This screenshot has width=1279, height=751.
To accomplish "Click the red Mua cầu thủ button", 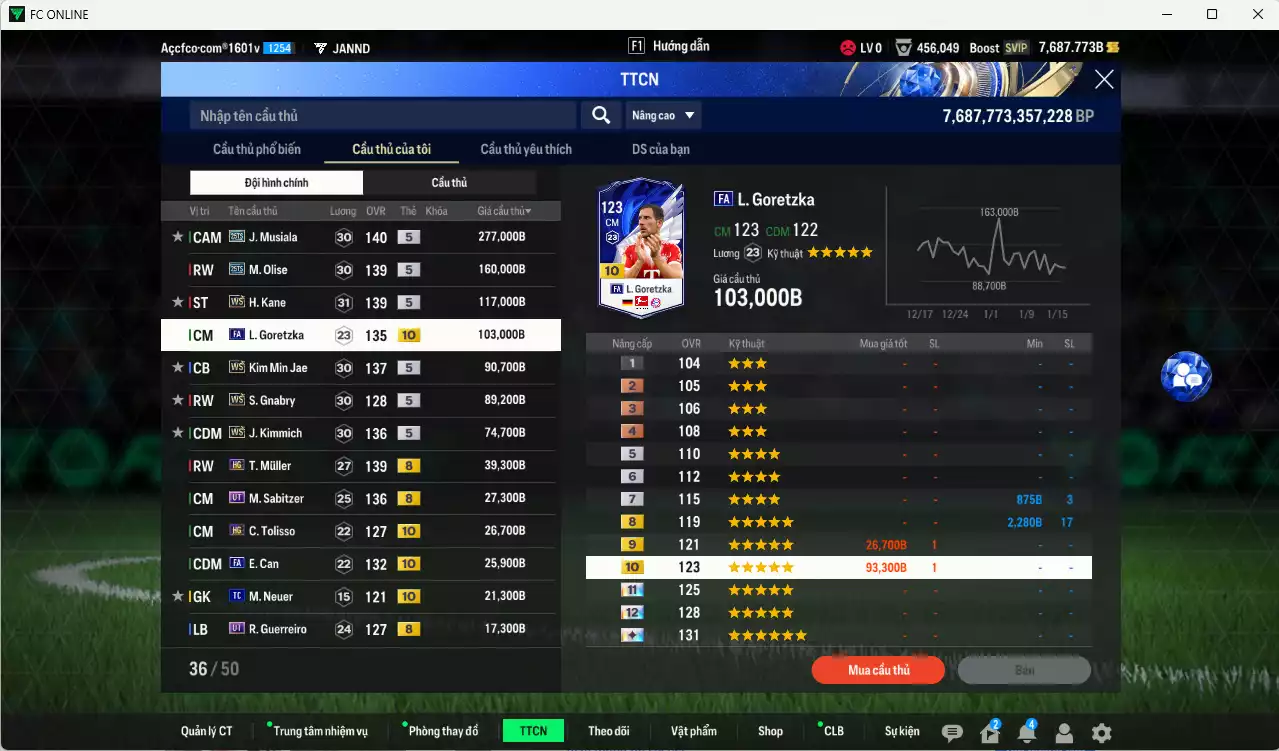I will pyautogui.click(x=878, y=670).
